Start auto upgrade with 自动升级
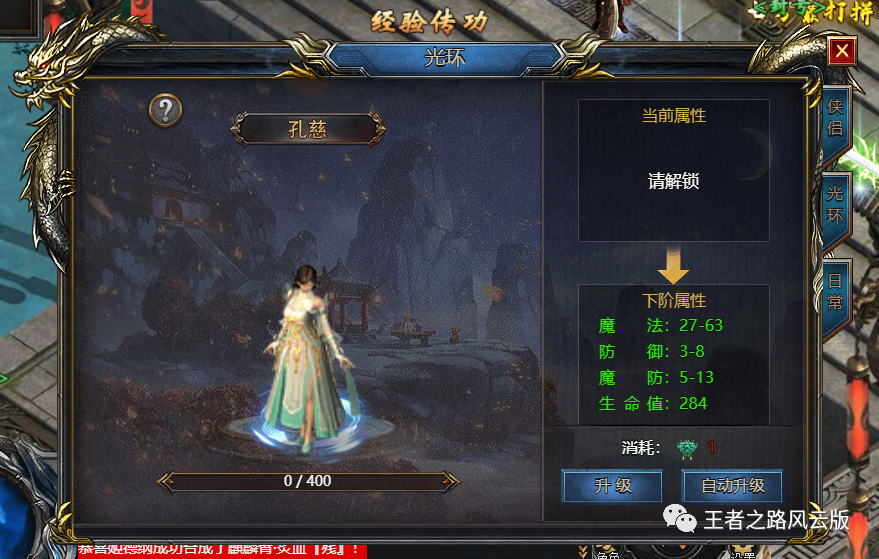Image resolution: width=879 pixels, height=559 pixels. click(732, 486)
